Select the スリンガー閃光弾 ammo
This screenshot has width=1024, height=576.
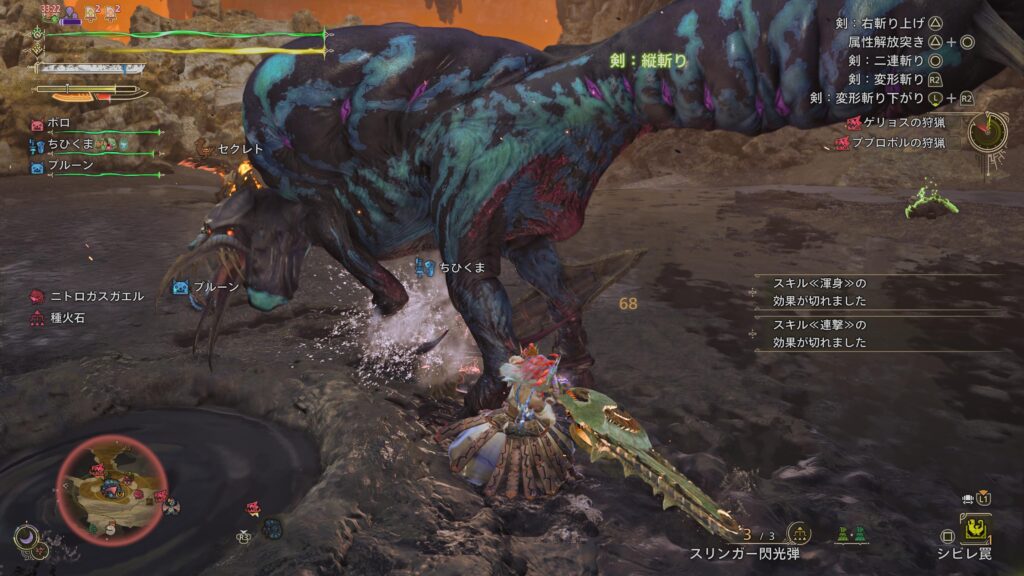pos(745,552)
